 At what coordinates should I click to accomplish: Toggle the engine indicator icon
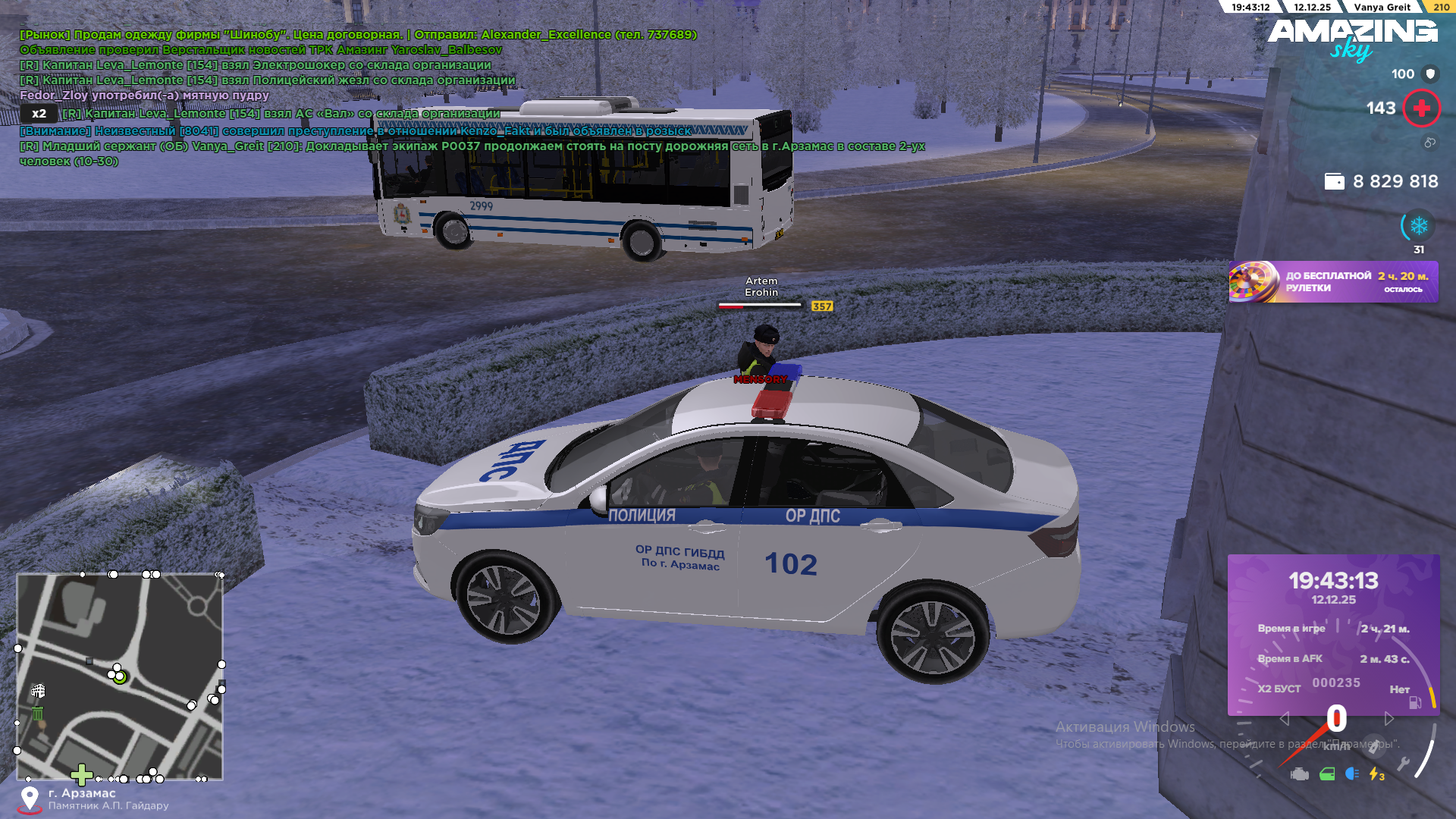coord(1300,774)
